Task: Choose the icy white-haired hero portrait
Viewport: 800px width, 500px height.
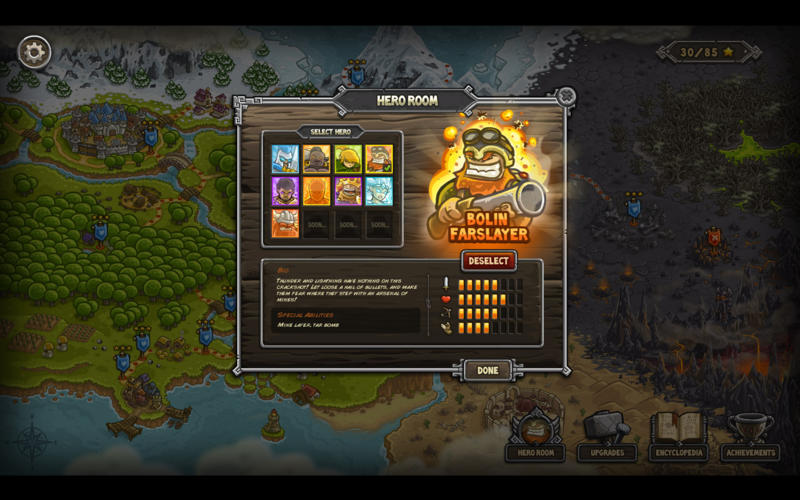Action: tap(379, 191)
